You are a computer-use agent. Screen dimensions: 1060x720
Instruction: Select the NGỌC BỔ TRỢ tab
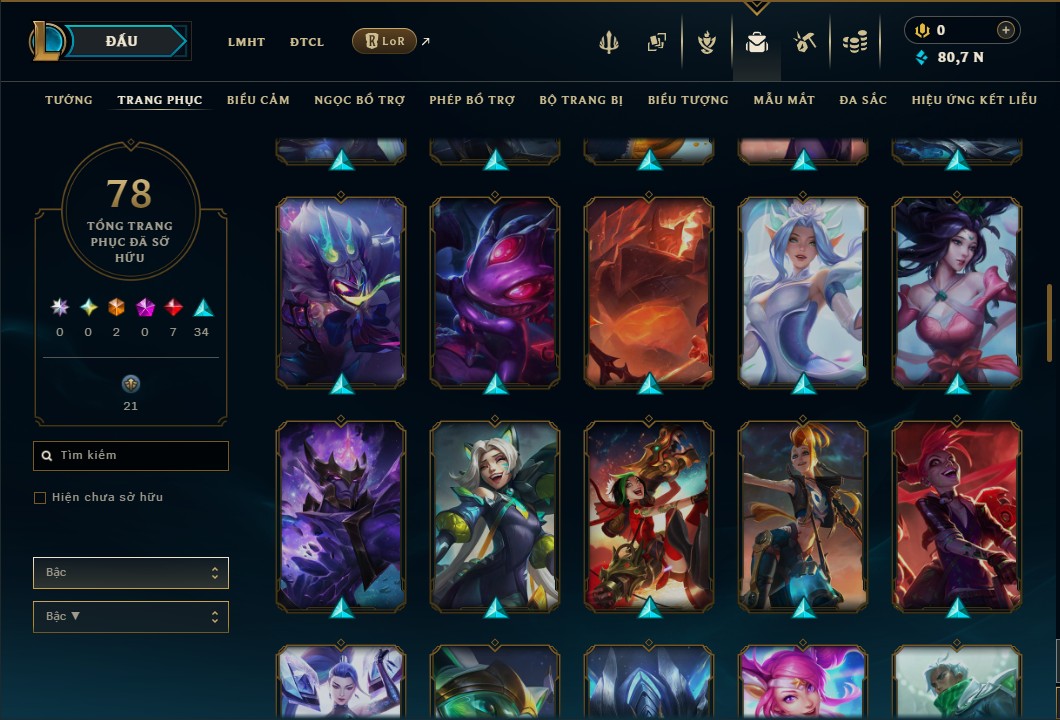[359, 100]
